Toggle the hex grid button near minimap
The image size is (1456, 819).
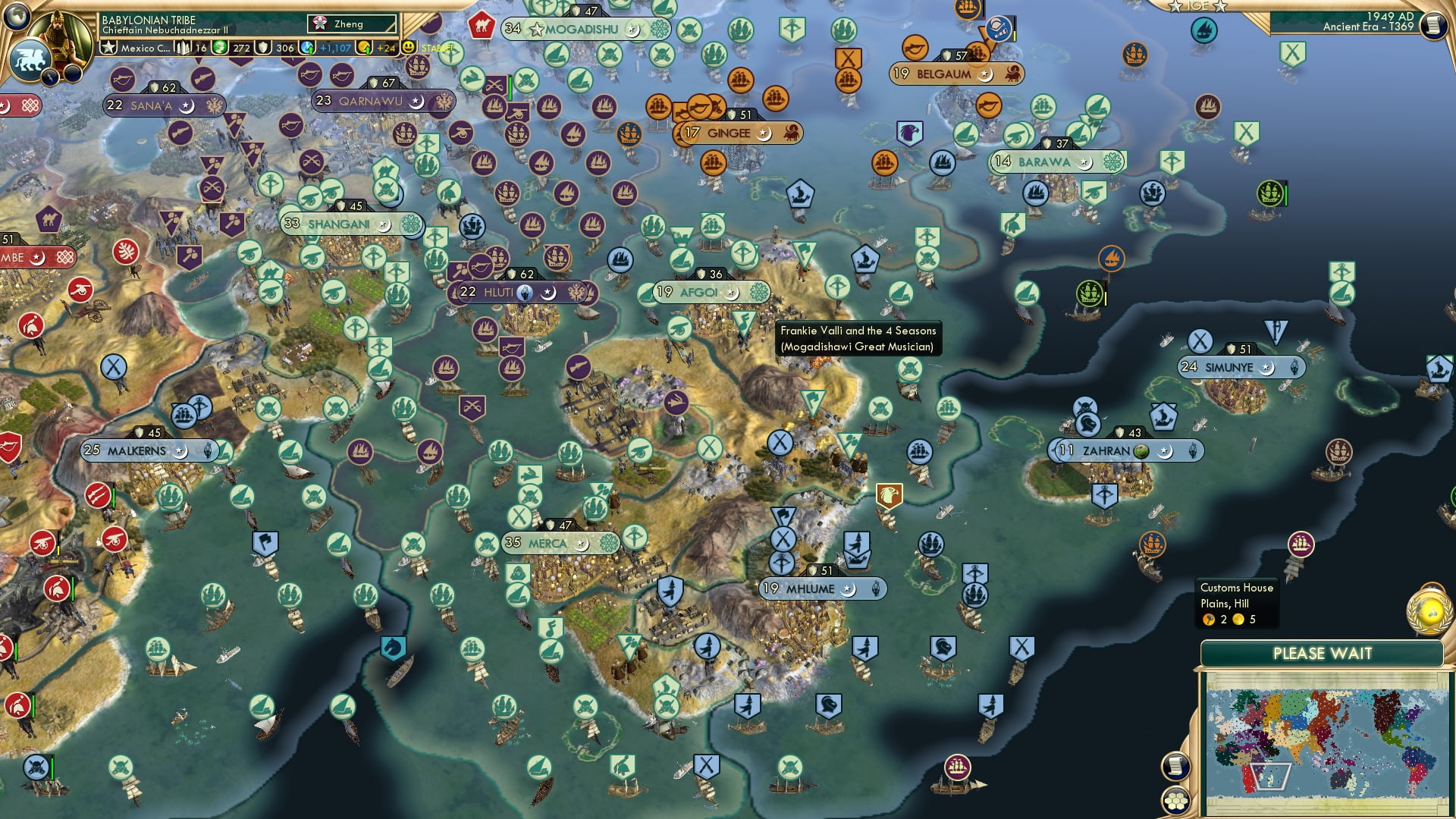click(1176, 799)
